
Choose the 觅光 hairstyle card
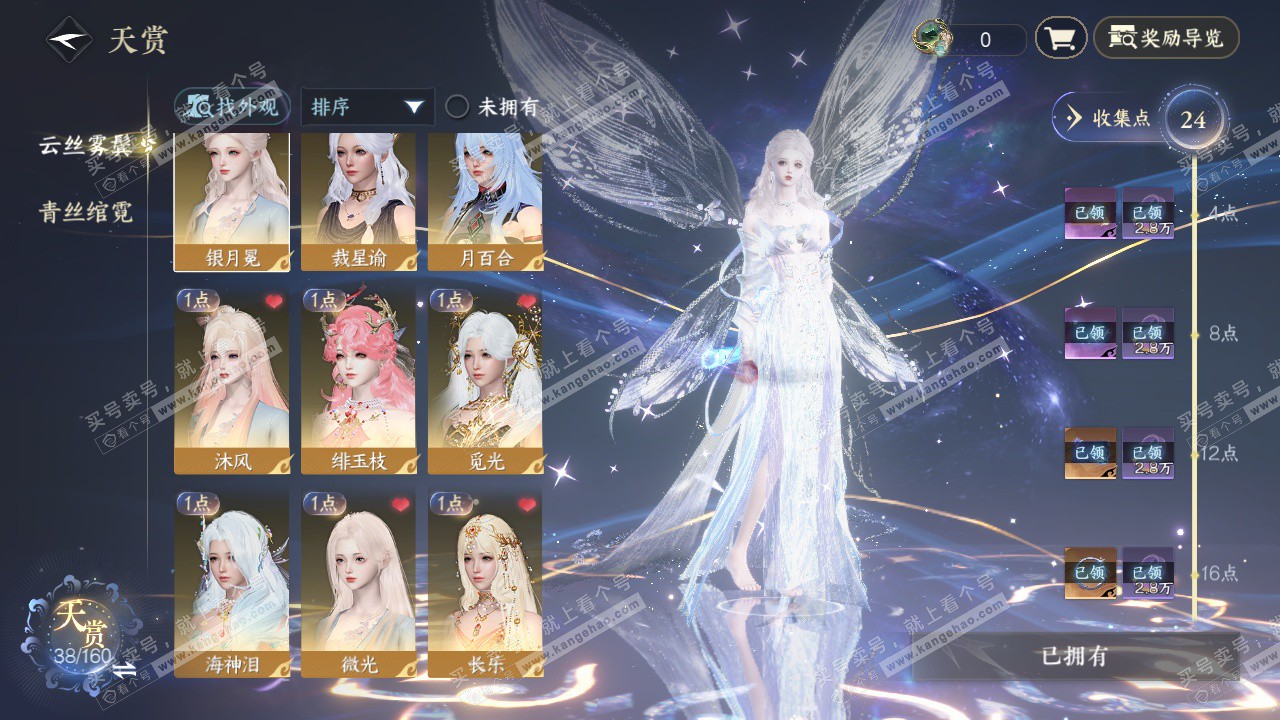coord(485,380)
